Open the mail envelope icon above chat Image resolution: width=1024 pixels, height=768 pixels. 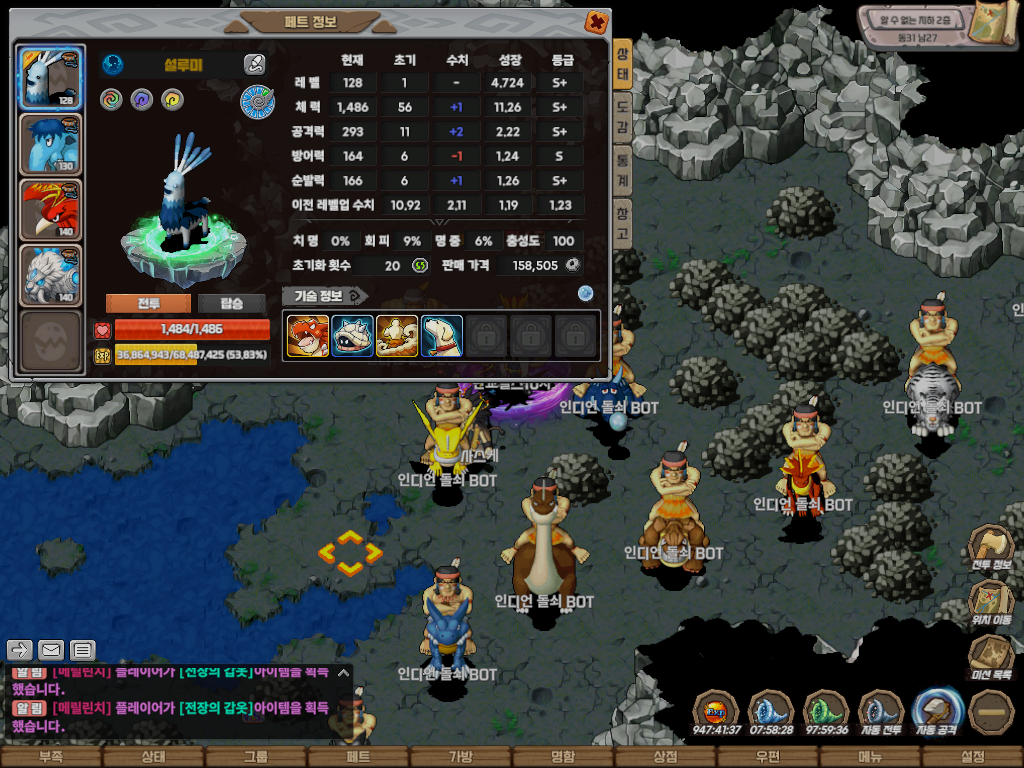coord(51,650)
